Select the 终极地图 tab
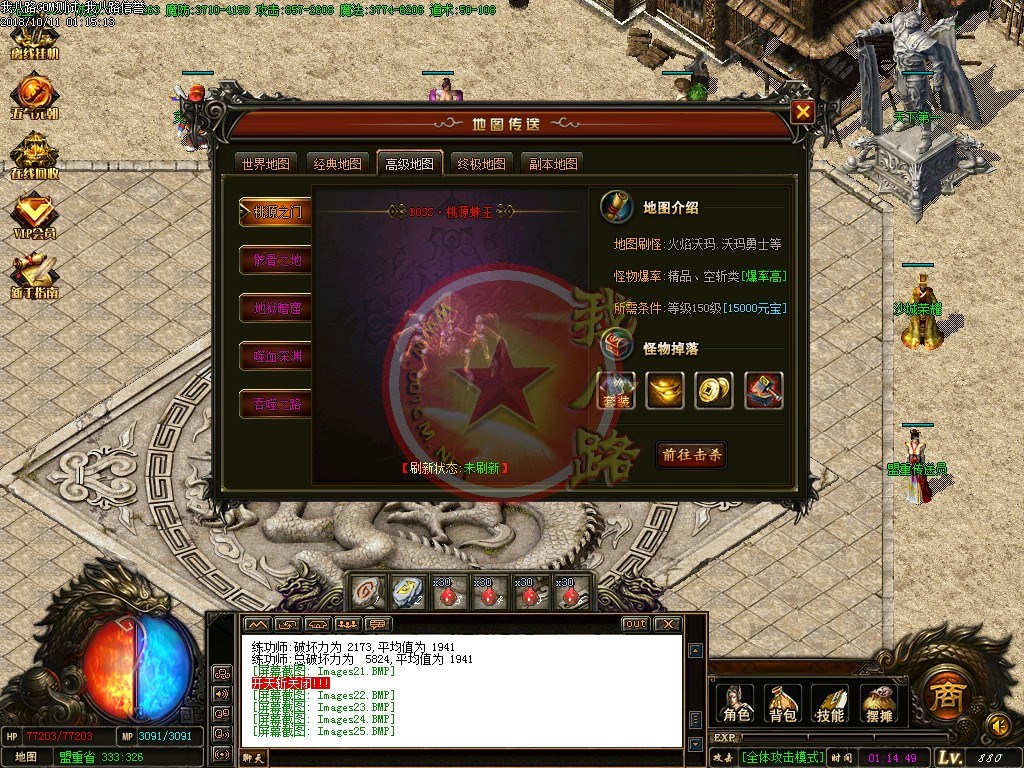This screenshot has width=1024, height=768. 481,164
